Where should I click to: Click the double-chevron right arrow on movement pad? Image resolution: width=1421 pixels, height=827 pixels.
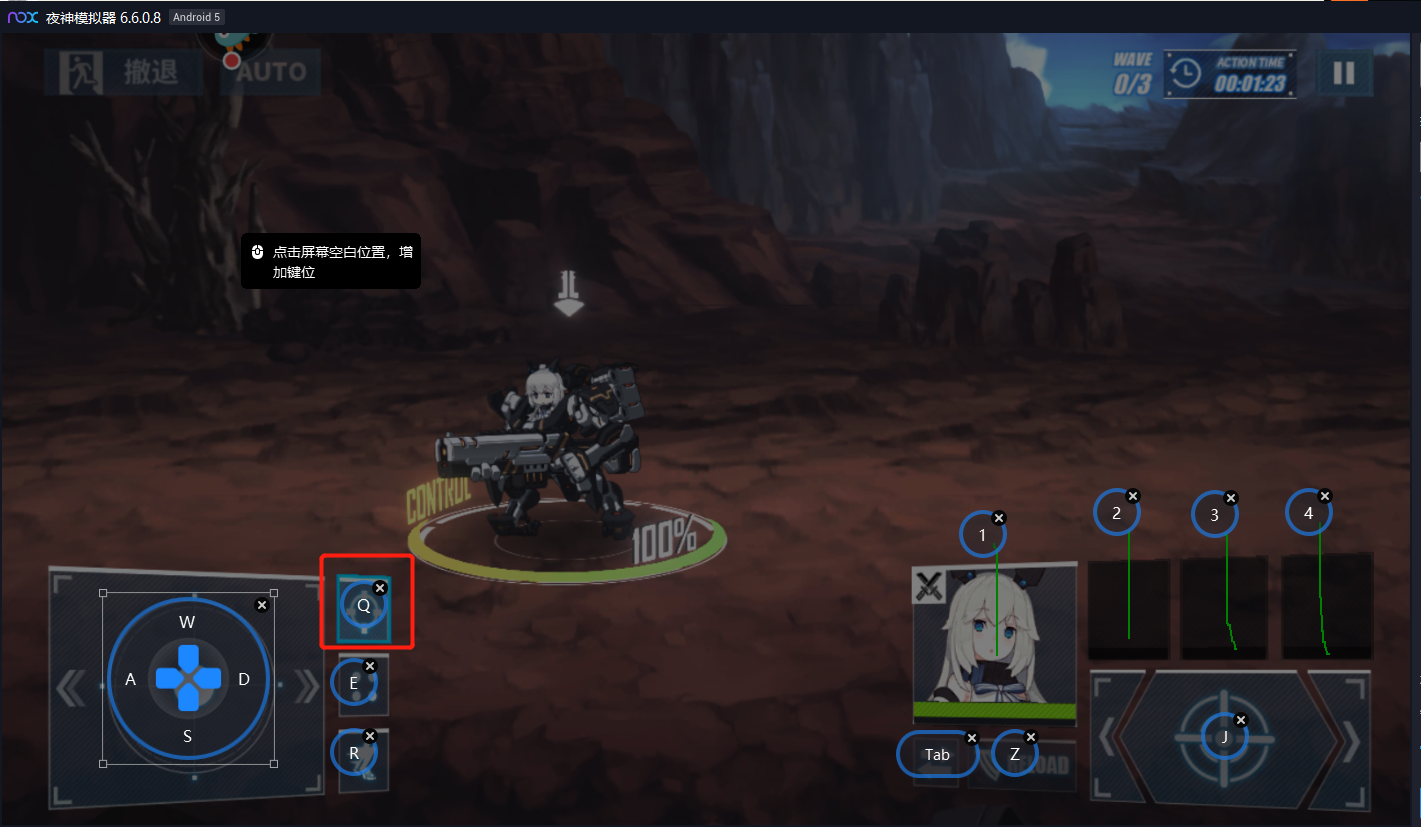(x=301, y=688)
